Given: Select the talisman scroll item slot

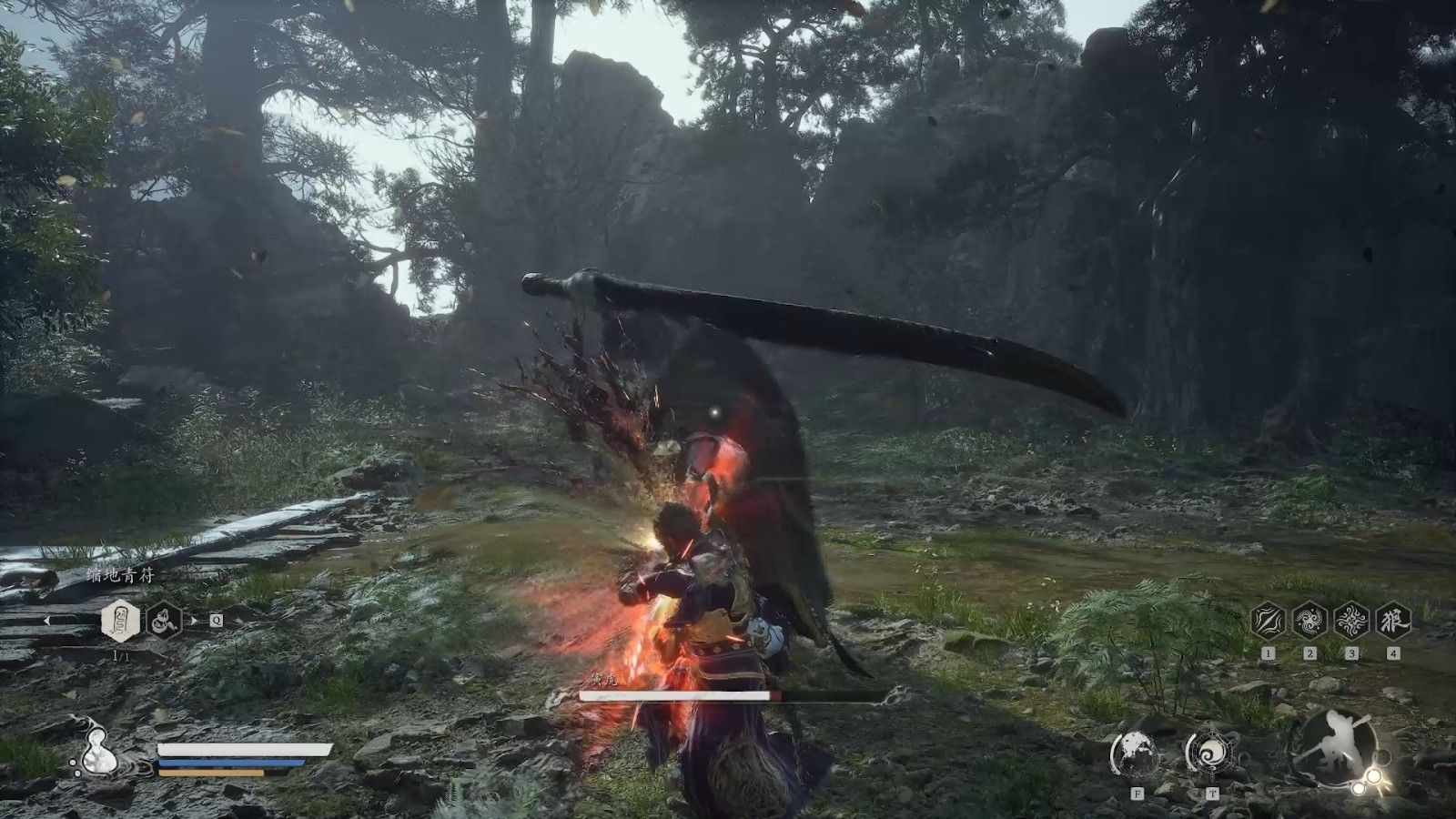Looking at the screenshot, I should tap(120, 621).
